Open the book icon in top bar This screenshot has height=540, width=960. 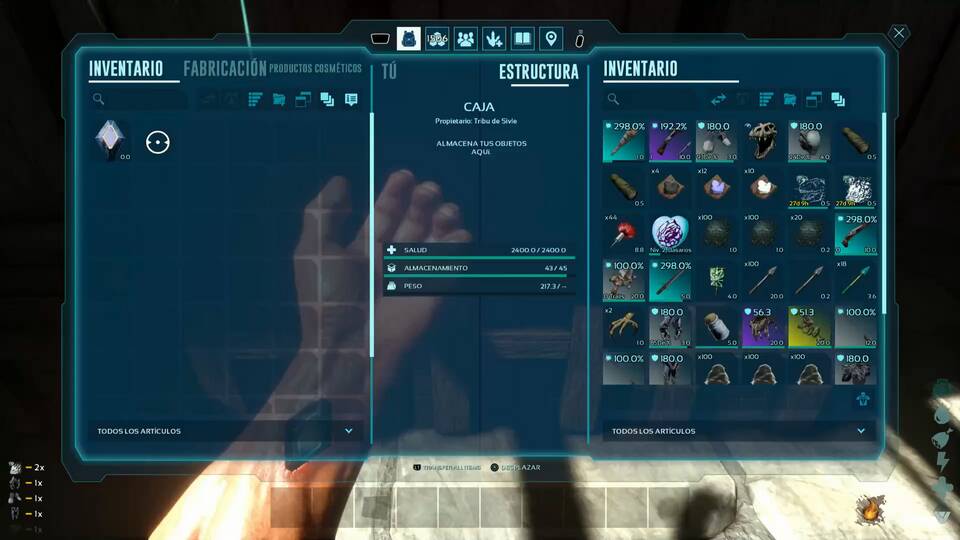(x=521, y=39)
